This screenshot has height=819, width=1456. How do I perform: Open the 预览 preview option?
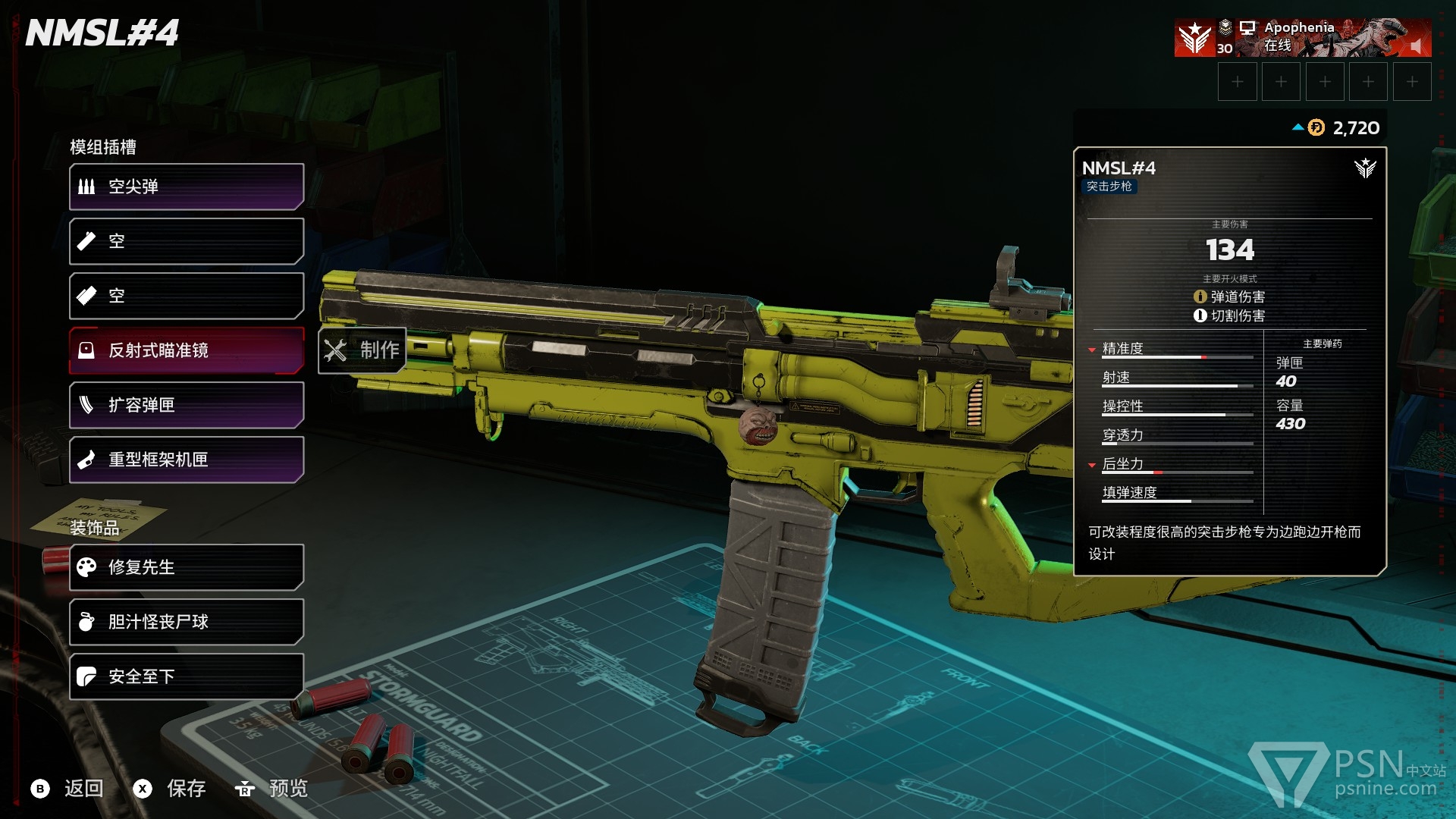pos(271,789)
